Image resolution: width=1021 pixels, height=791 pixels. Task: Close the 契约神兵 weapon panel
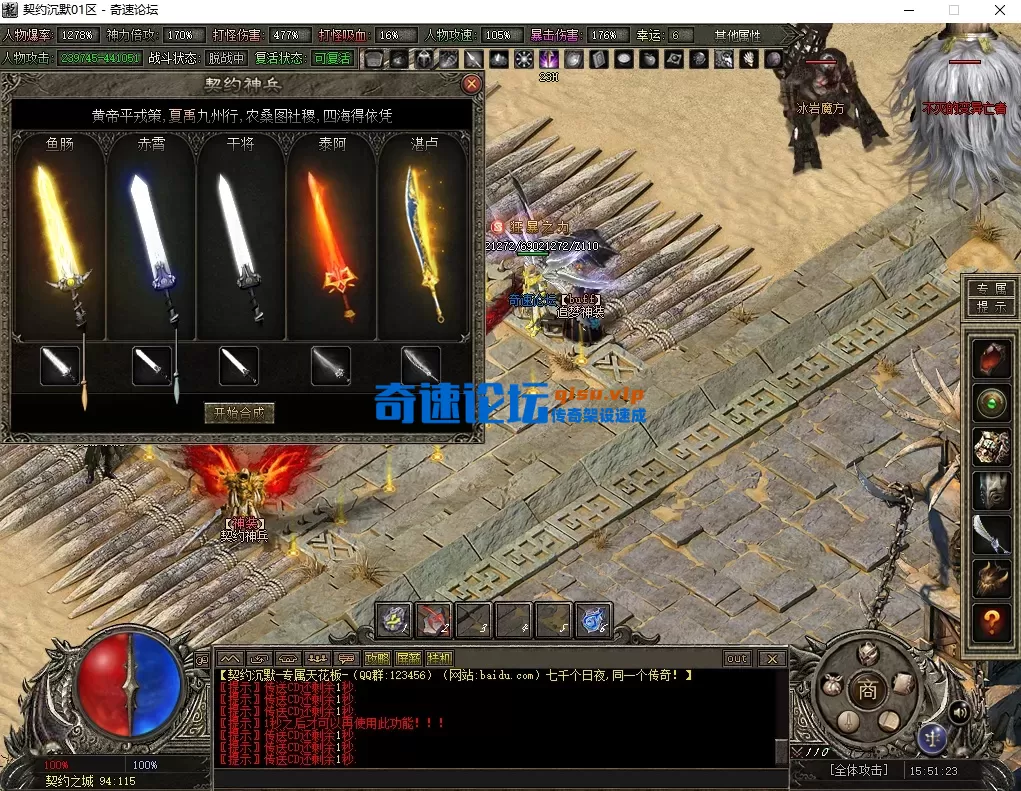pos(472,85)
